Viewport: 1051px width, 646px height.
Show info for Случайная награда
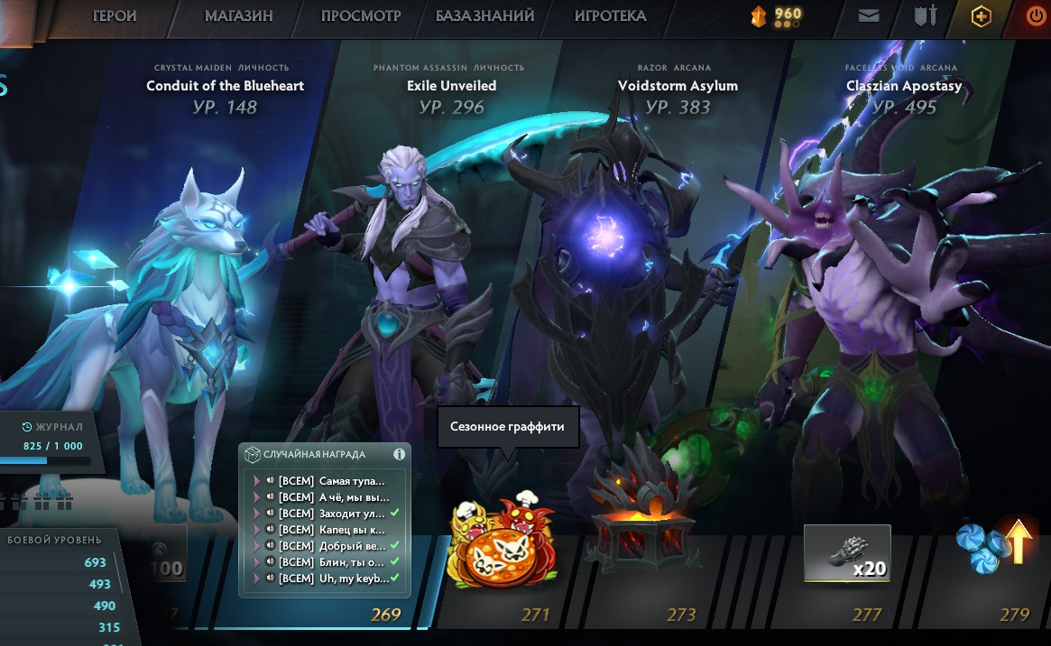click(x=399, y=454)
